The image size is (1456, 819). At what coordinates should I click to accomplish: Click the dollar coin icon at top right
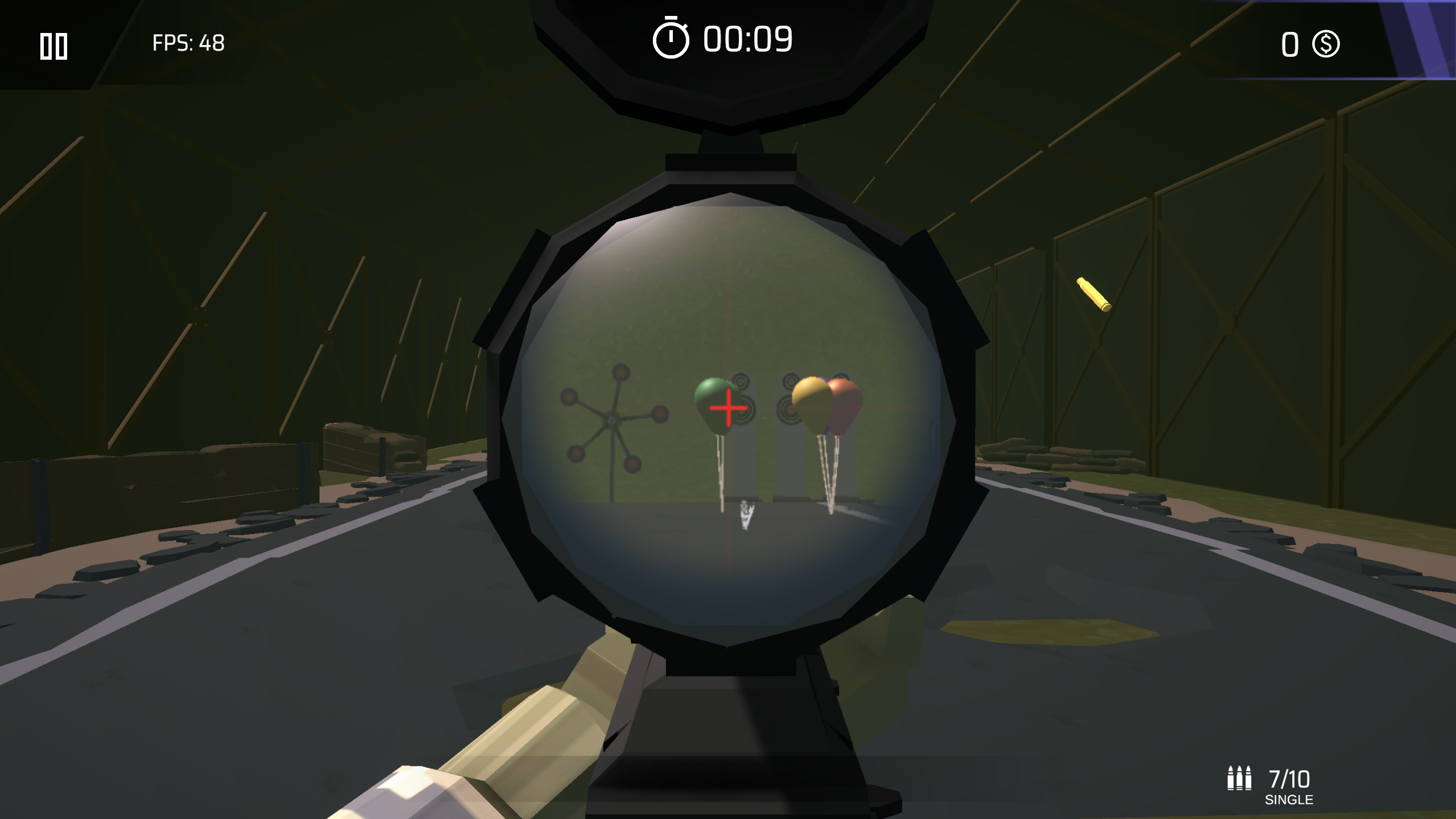[1325, 44]
